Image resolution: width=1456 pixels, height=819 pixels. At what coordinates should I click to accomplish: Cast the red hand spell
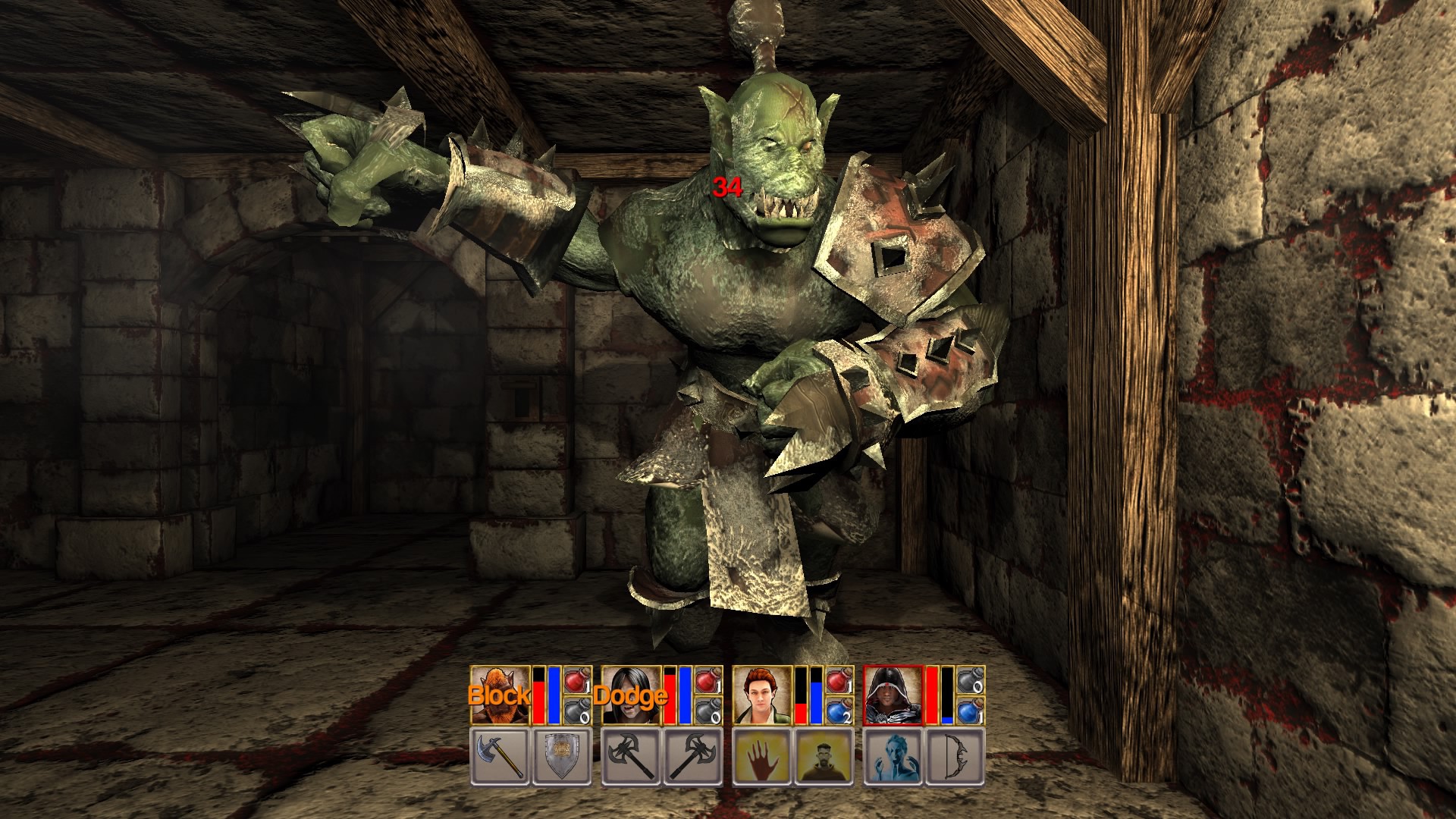click(x=762, y=756)
